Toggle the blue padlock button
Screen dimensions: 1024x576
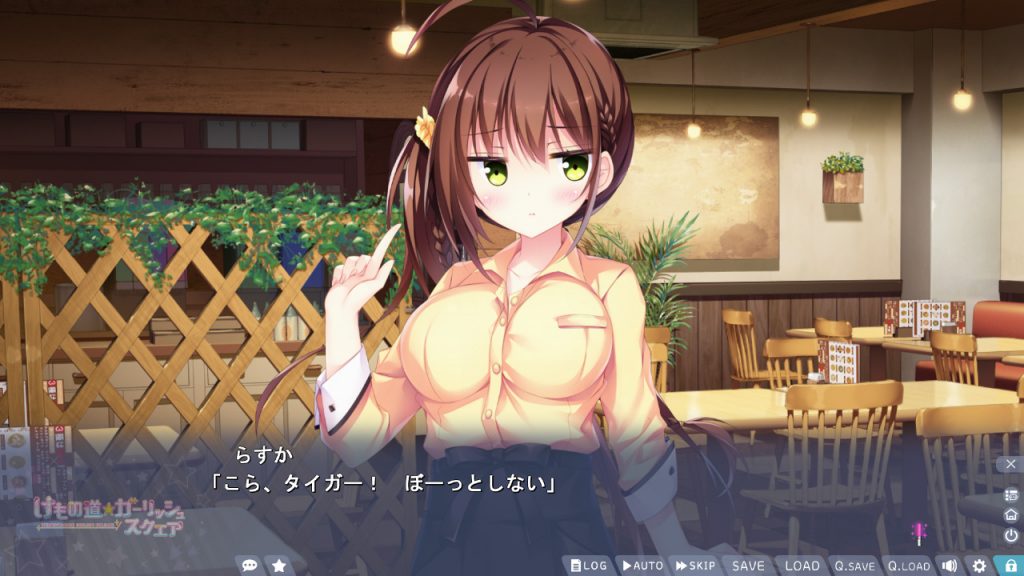pos(1010,565)
